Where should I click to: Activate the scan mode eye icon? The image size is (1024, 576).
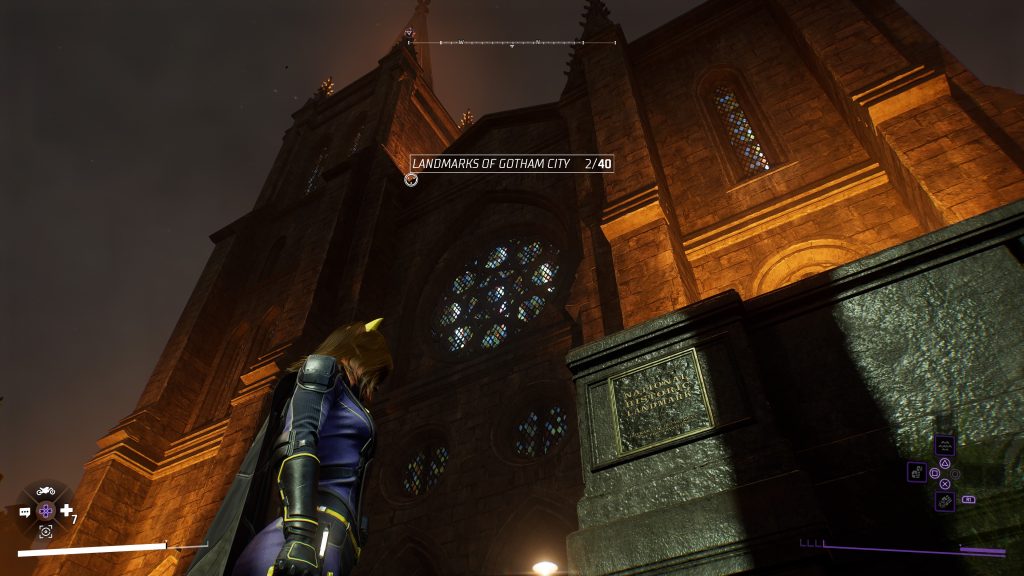pos(46,532)
